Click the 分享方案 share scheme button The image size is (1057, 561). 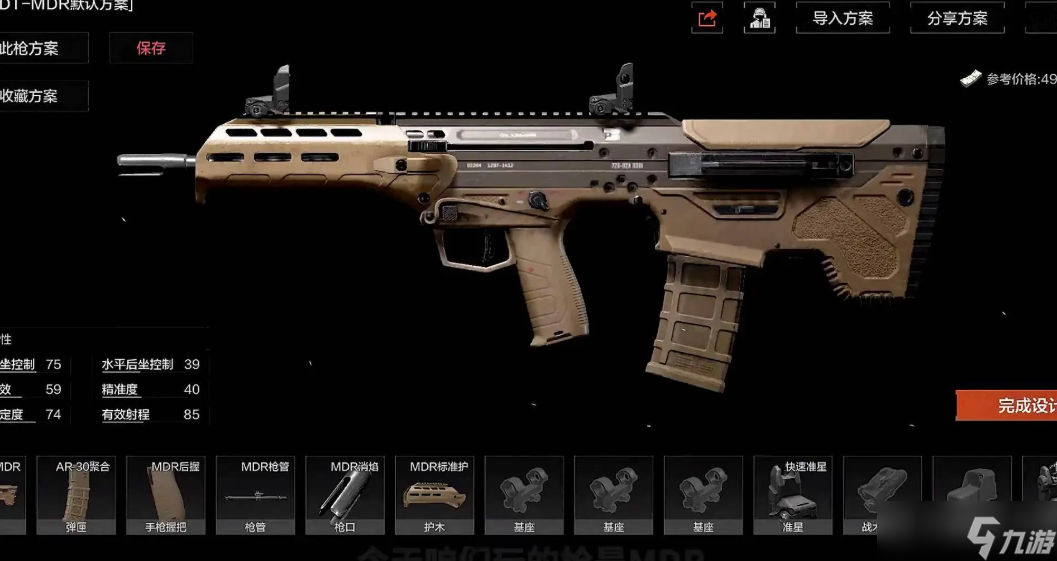coord(957,18)
